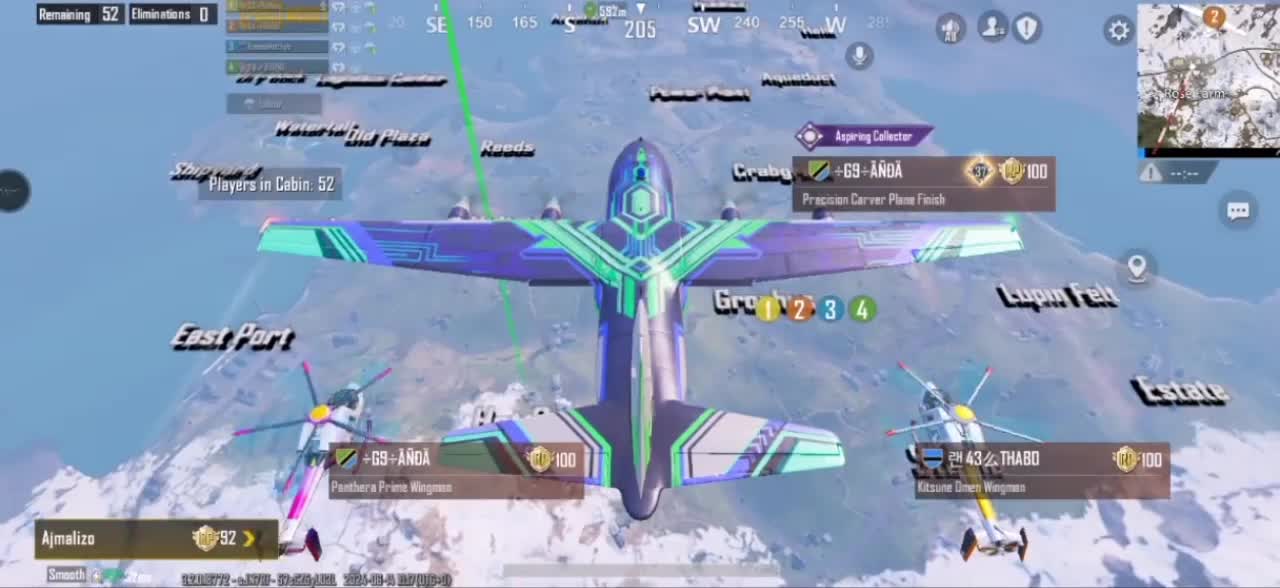The image size is (1280, 588).
Task: Select blue squad marker 3
Action: point(831,309)
